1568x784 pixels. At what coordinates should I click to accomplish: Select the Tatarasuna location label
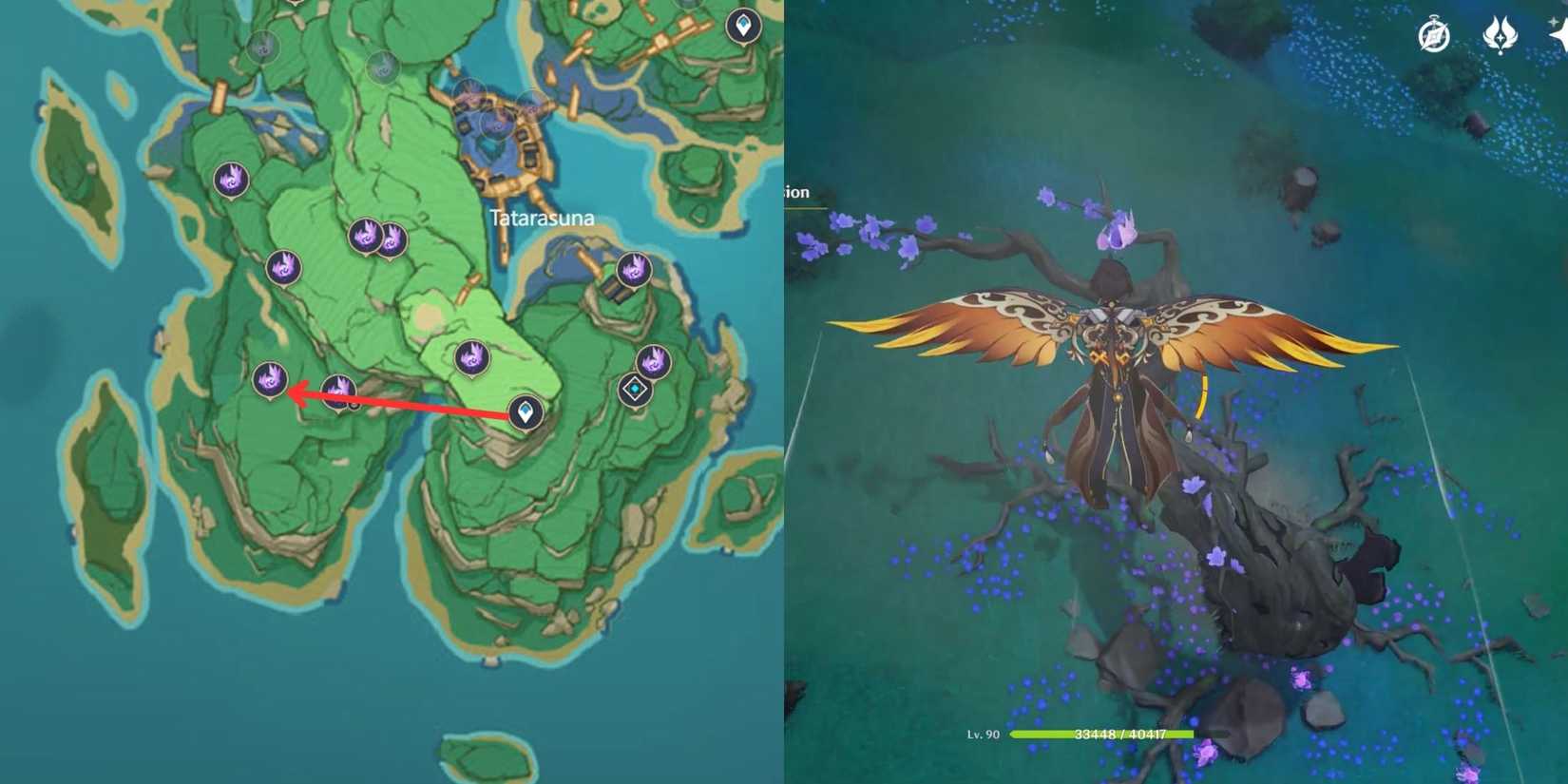point(543,217)
